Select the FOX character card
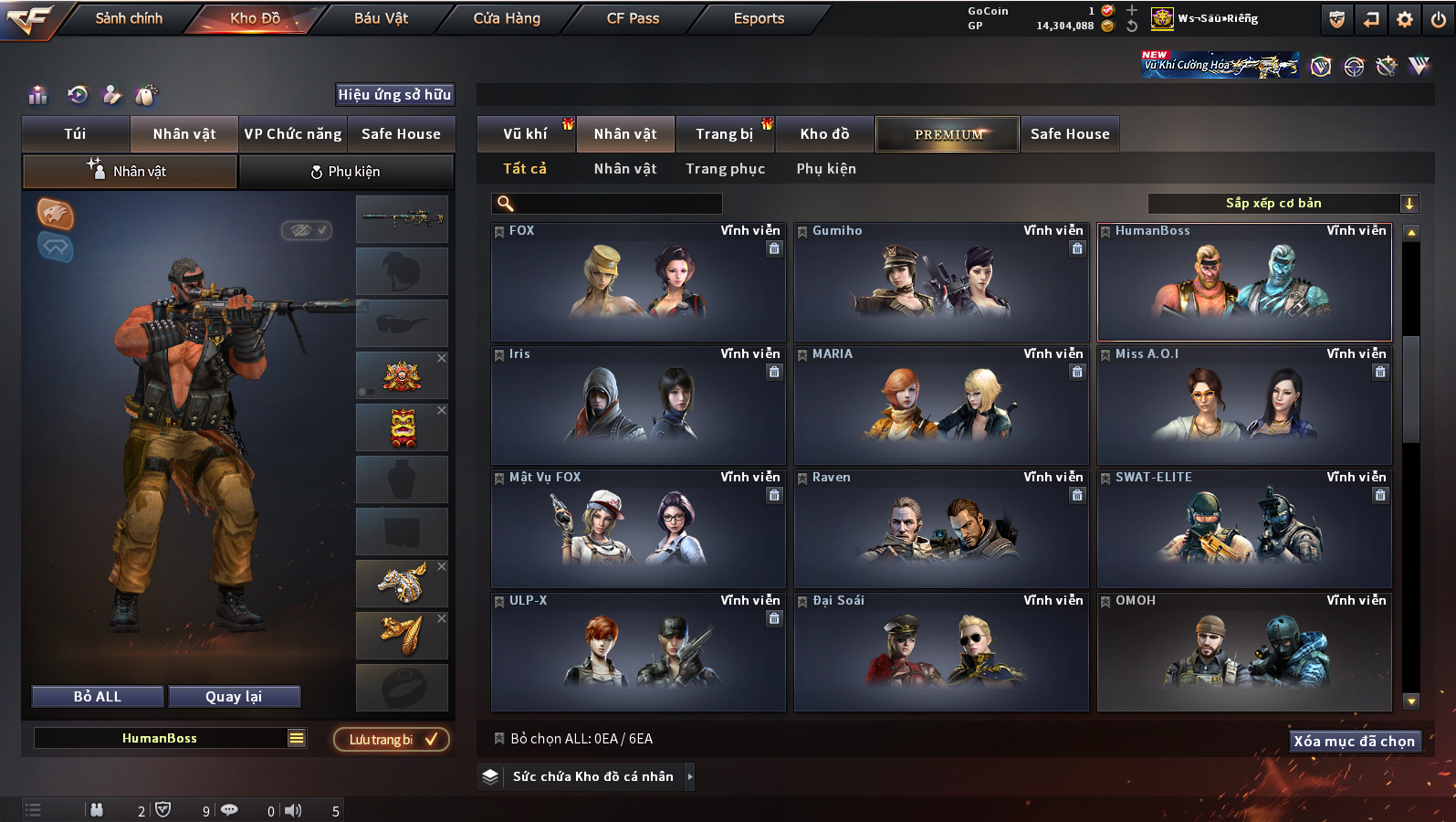This screenshot has height=822, width=1456. (637, 283)
